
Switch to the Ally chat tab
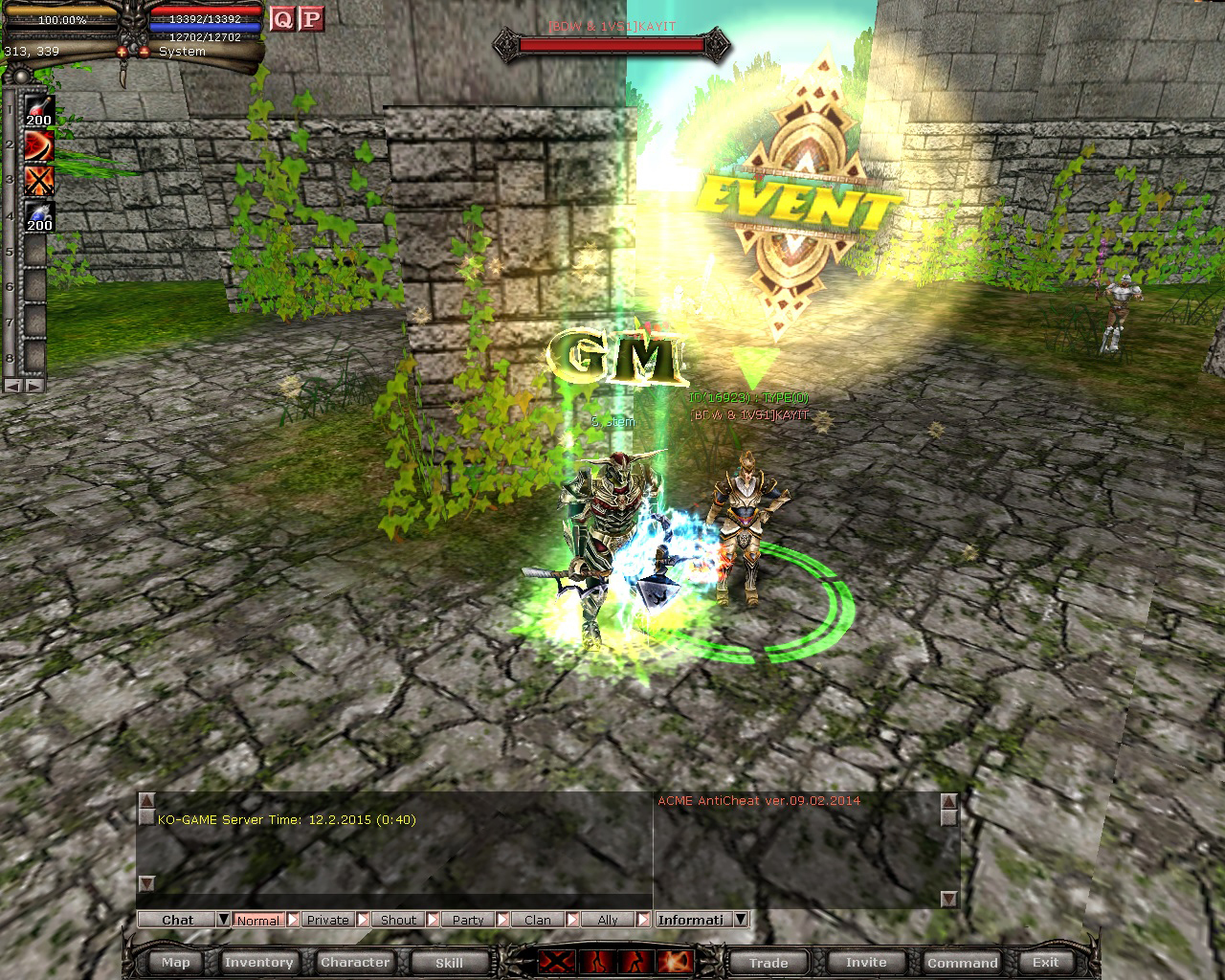click(608, 920)
